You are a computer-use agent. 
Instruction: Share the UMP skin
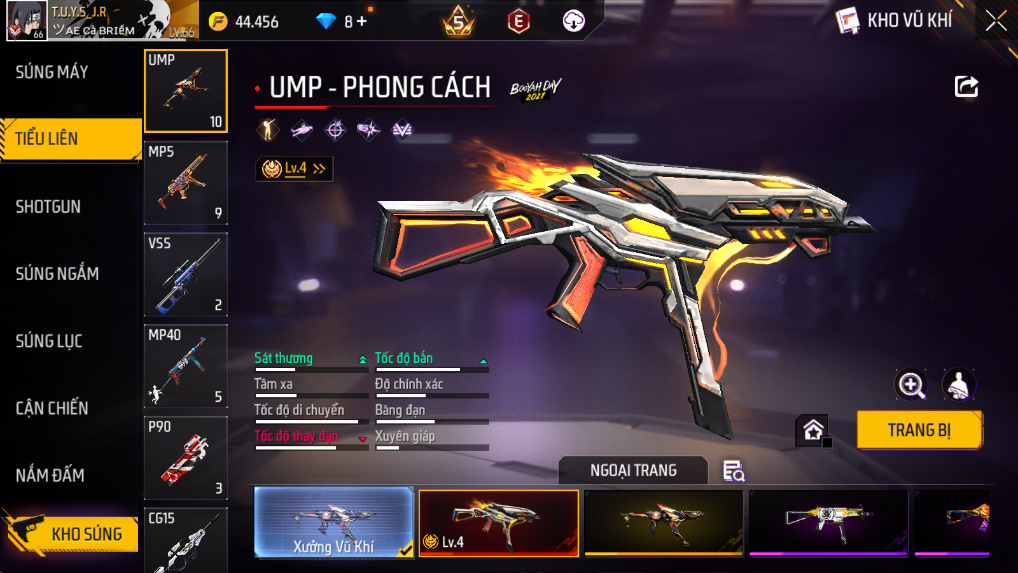966,87
